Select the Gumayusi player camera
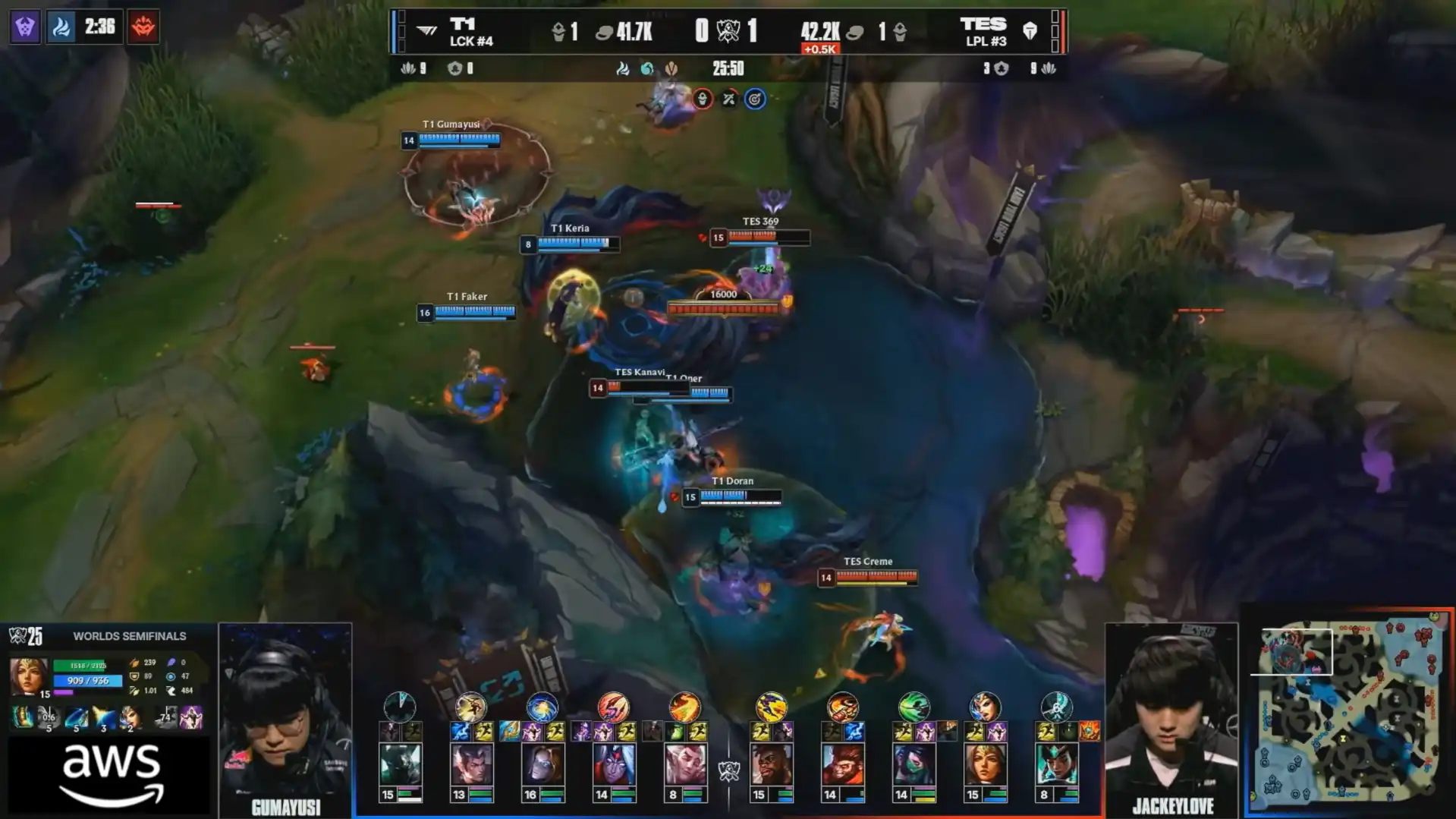 285,717
